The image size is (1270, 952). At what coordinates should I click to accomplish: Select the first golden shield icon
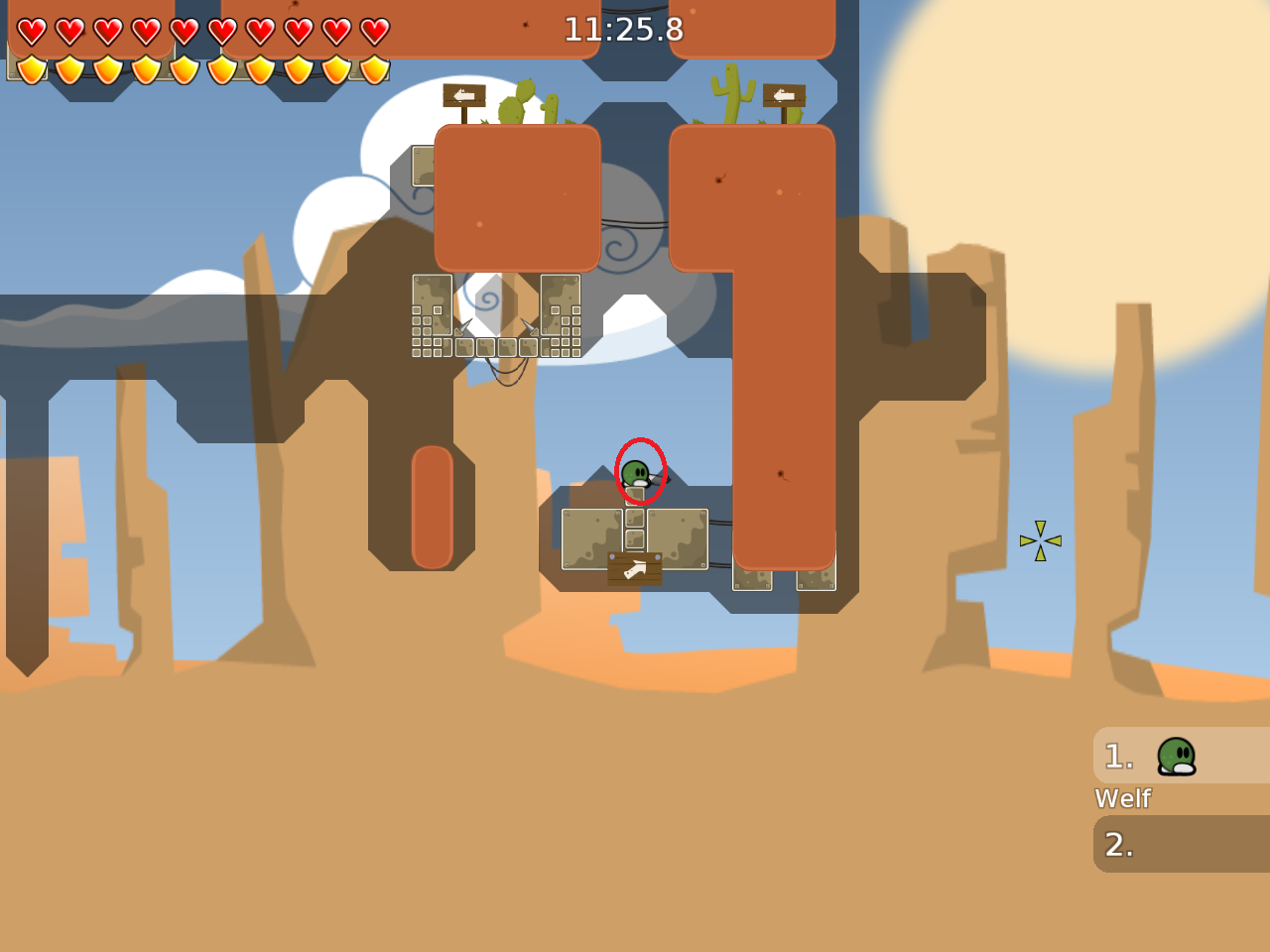30,67
